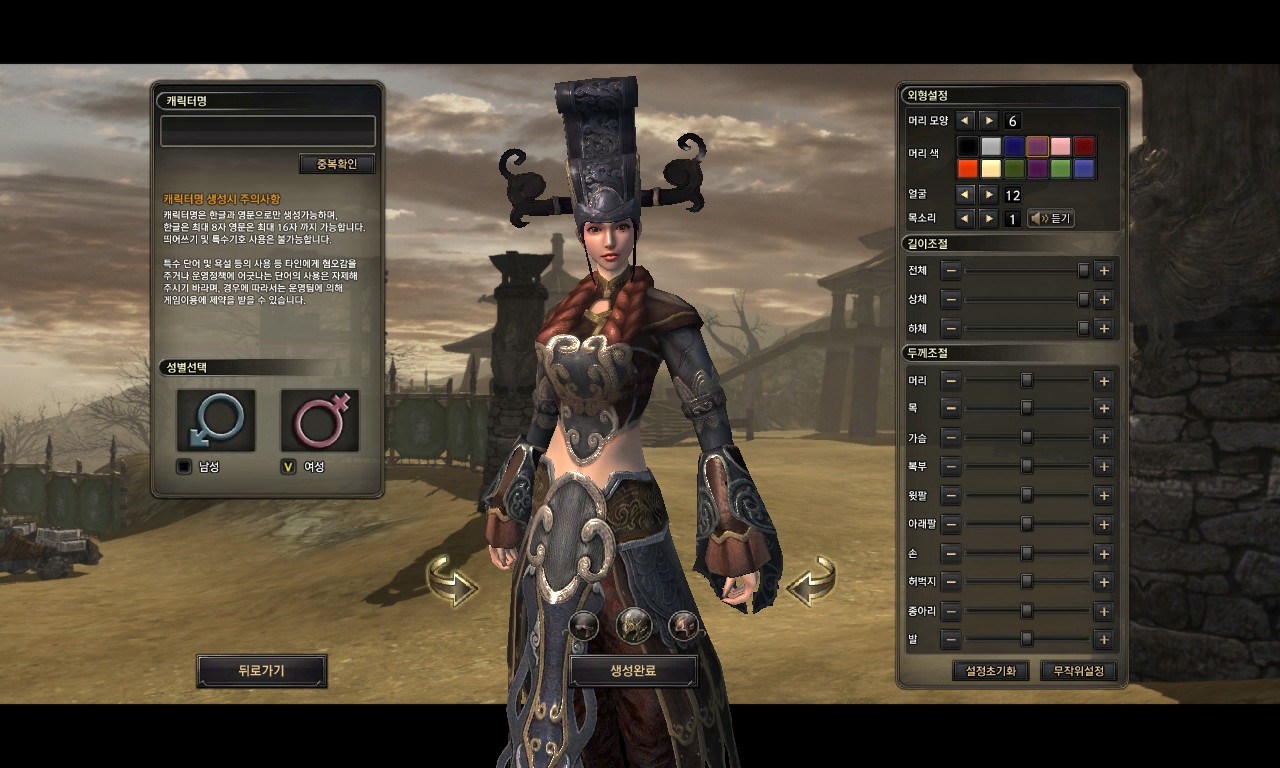
Task: Choose the next hairstyle with right arrow
Action: [989, 120]
